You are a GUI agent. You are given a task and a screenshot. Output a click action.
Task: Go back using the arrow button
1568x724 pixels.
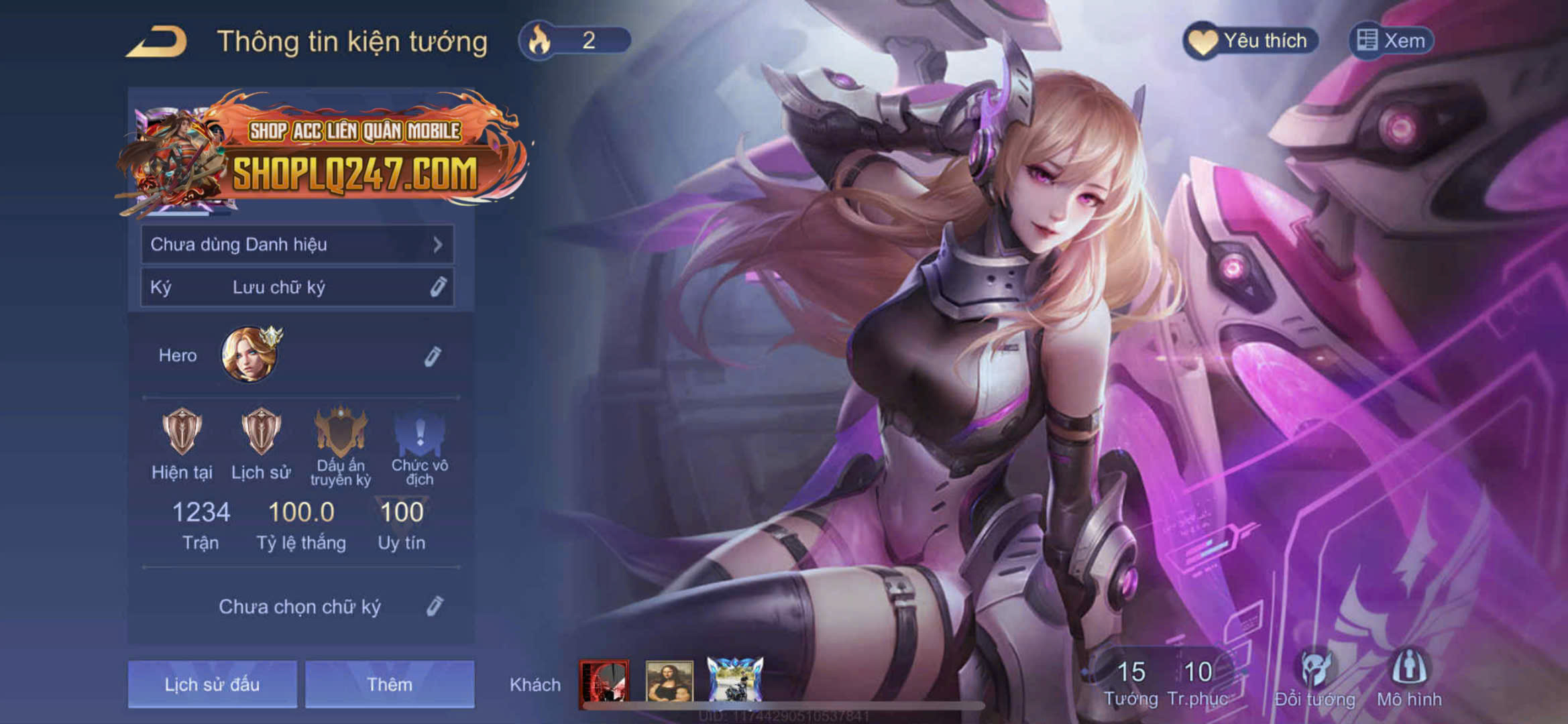[x=158, y=42]
